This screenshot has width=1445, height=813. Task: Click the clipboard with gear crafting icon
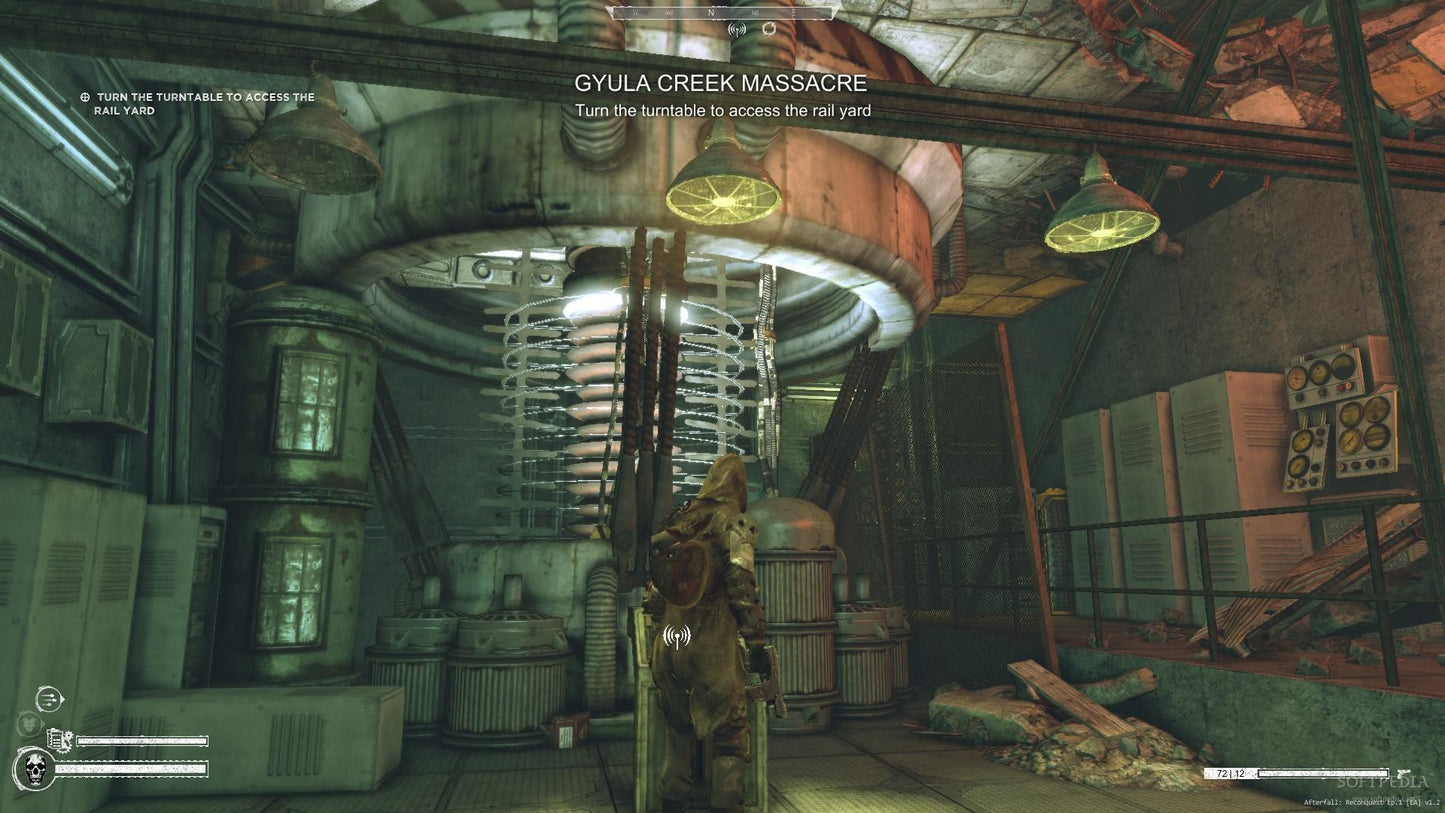pos(58,740)
